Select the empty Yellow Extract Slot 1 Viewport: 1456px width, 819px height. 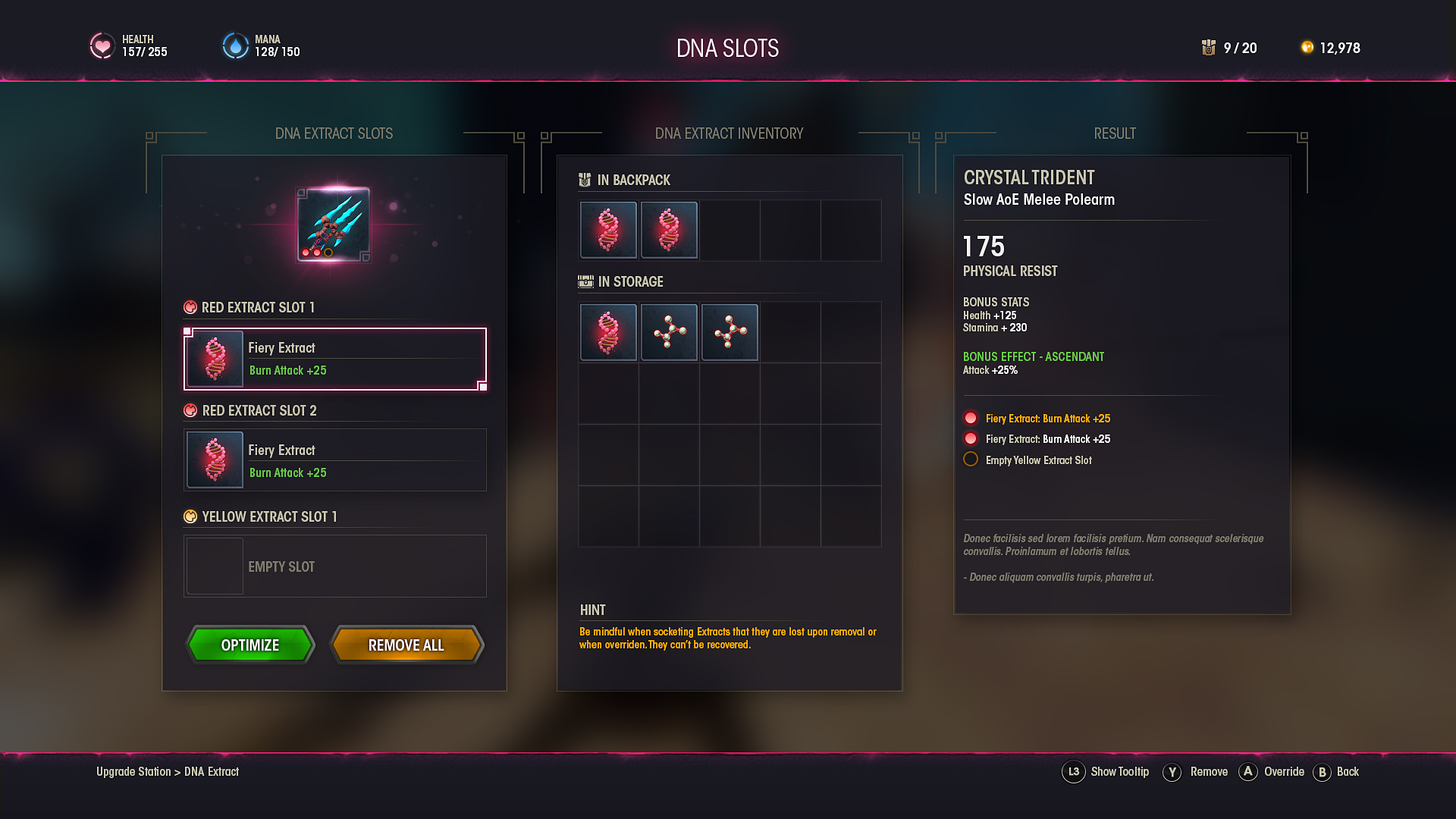pos(334,566)
